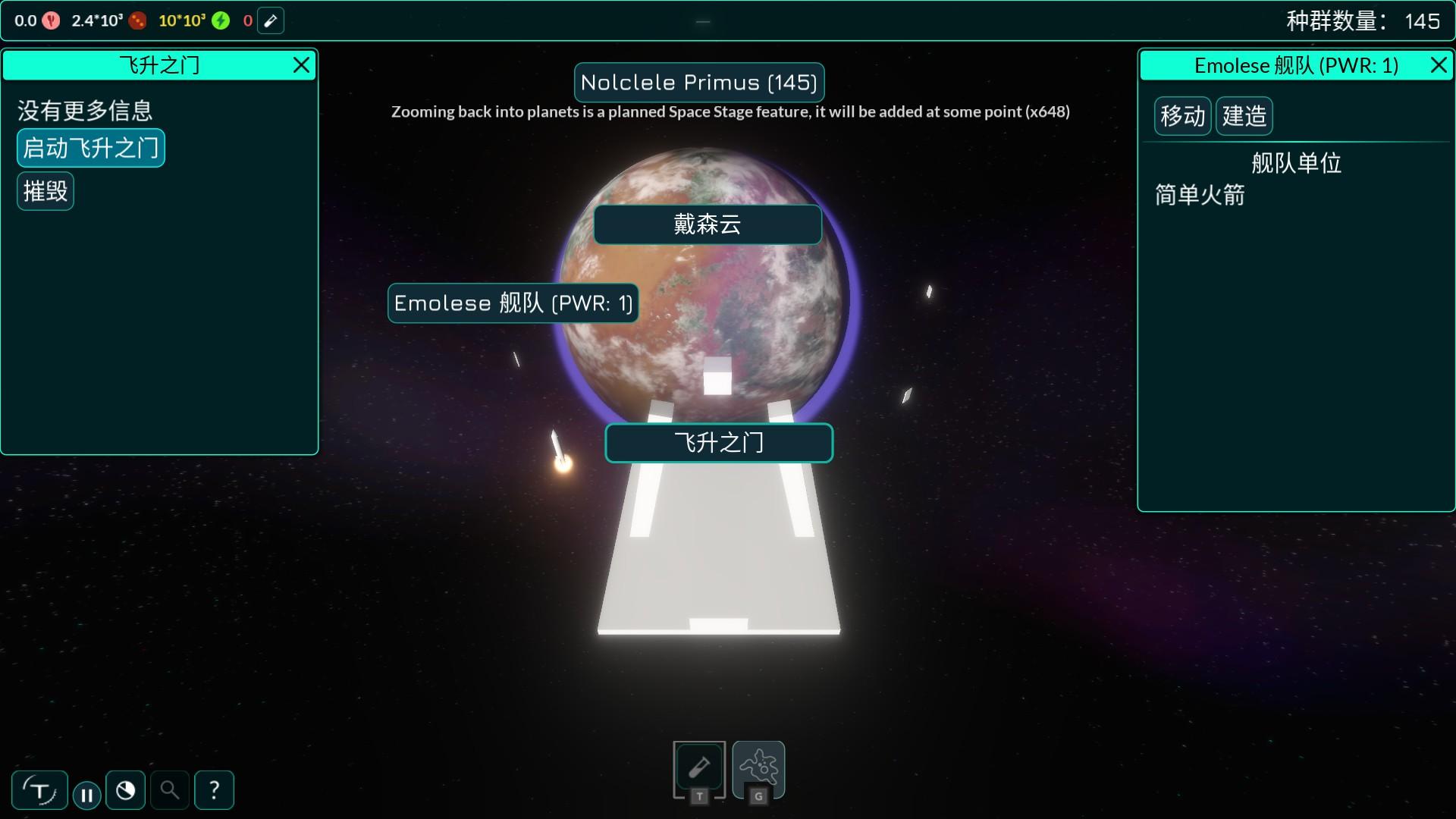Toggle the pause button
The image size is (1456, 819).
pos(87,795)
